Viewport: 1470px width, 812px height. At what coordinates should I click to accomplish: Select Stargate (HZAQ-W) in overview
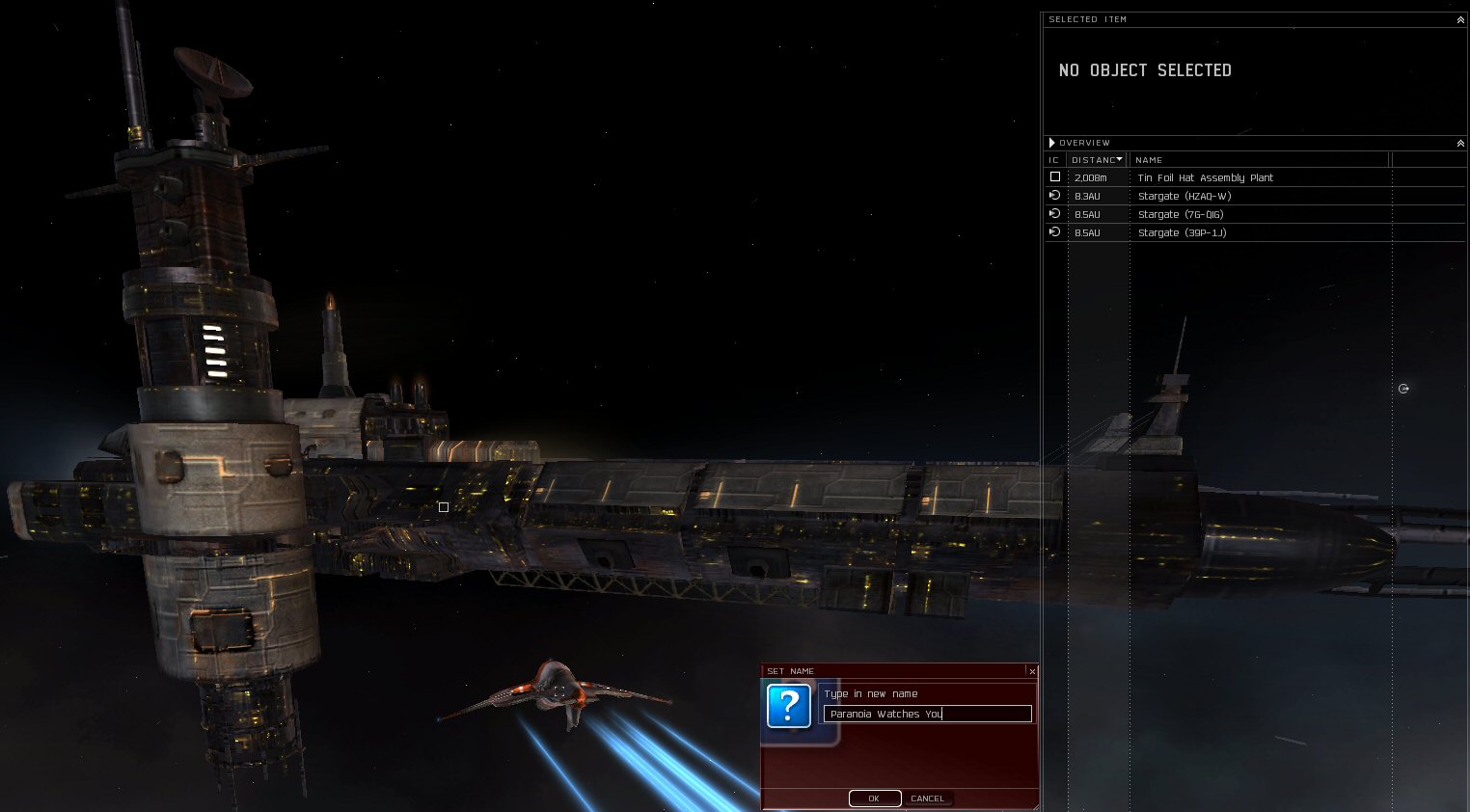(1184, 196)
